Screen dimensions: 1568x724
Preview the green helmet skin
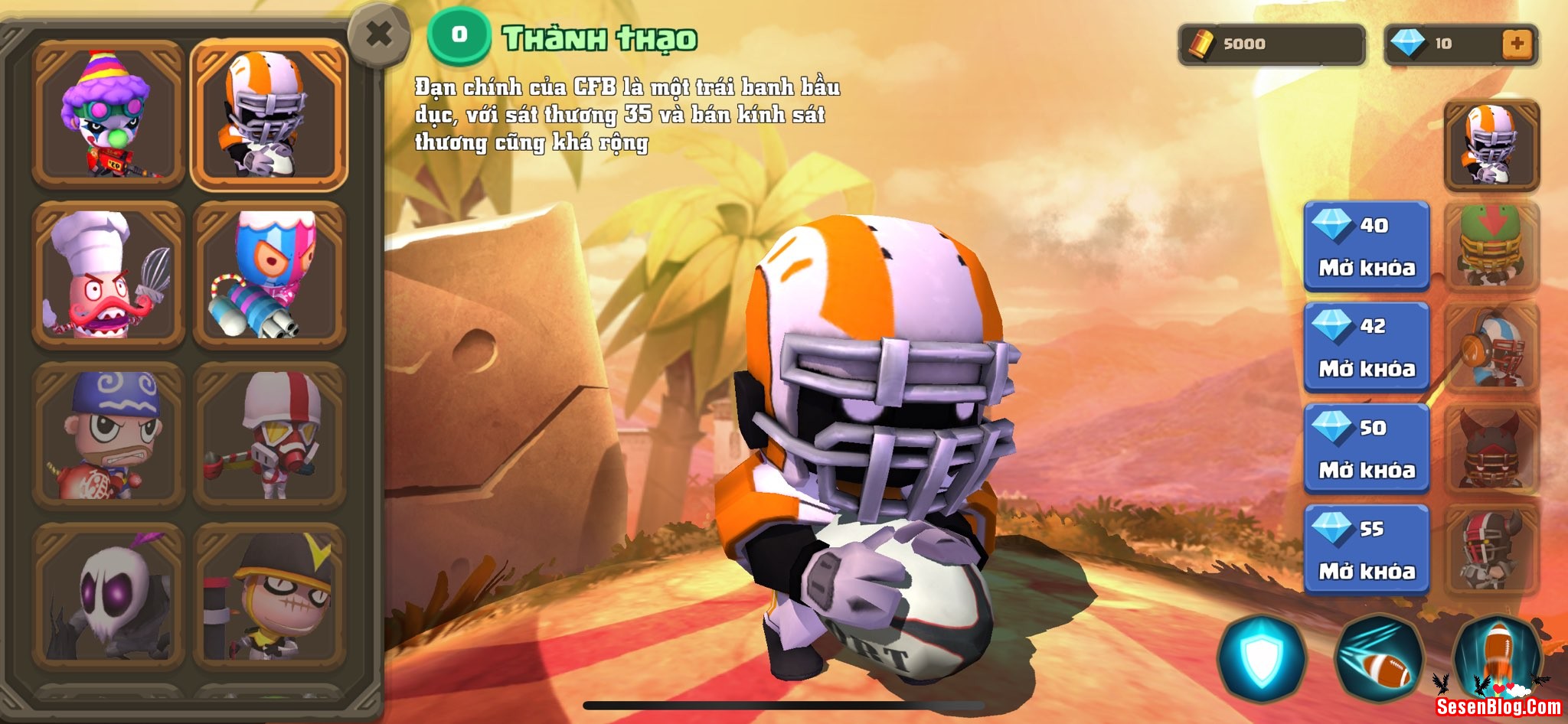(1491, 246)
